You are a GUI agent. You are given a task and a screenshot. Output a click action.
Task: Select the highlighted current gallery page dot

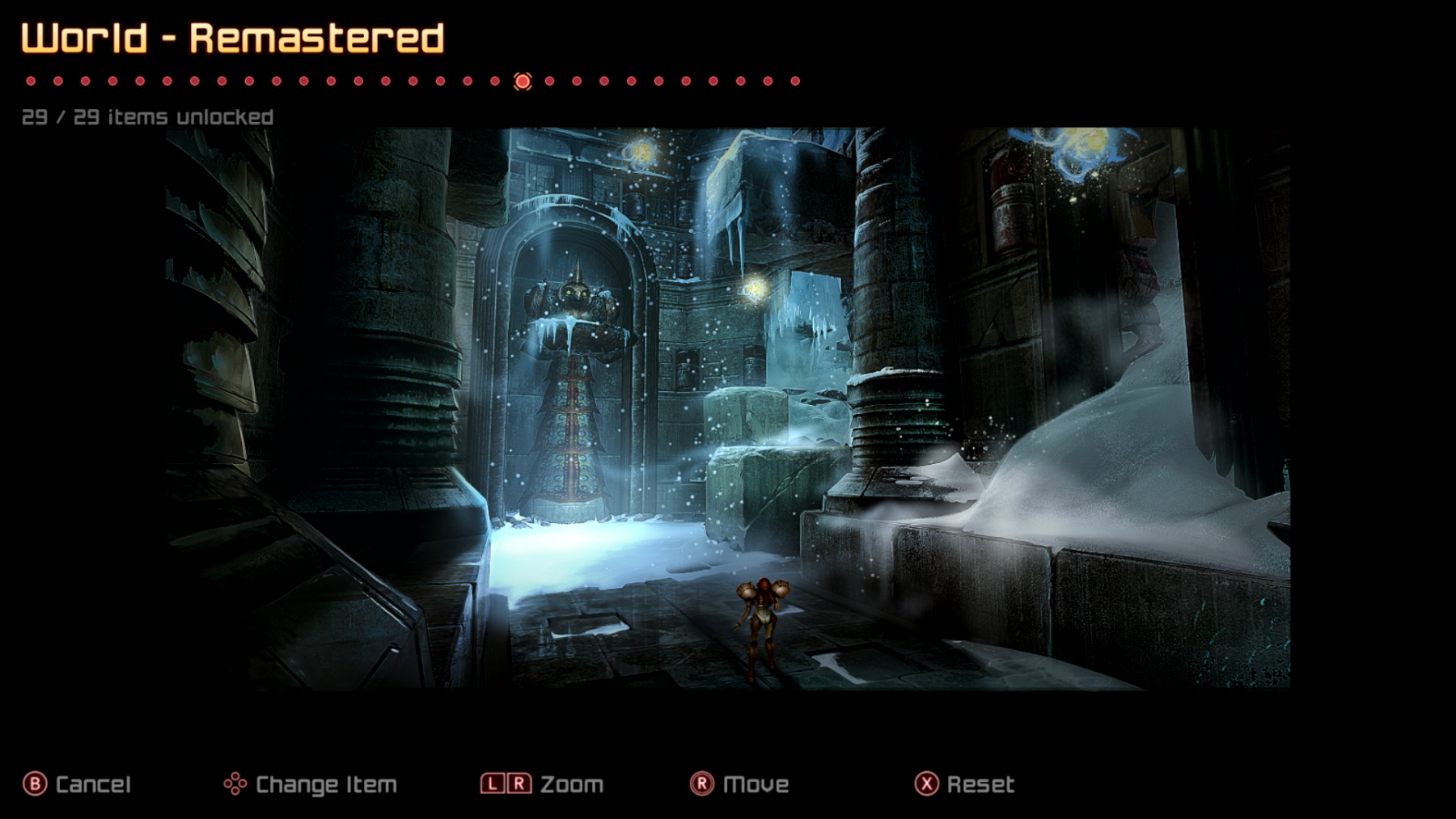point(523,81)
